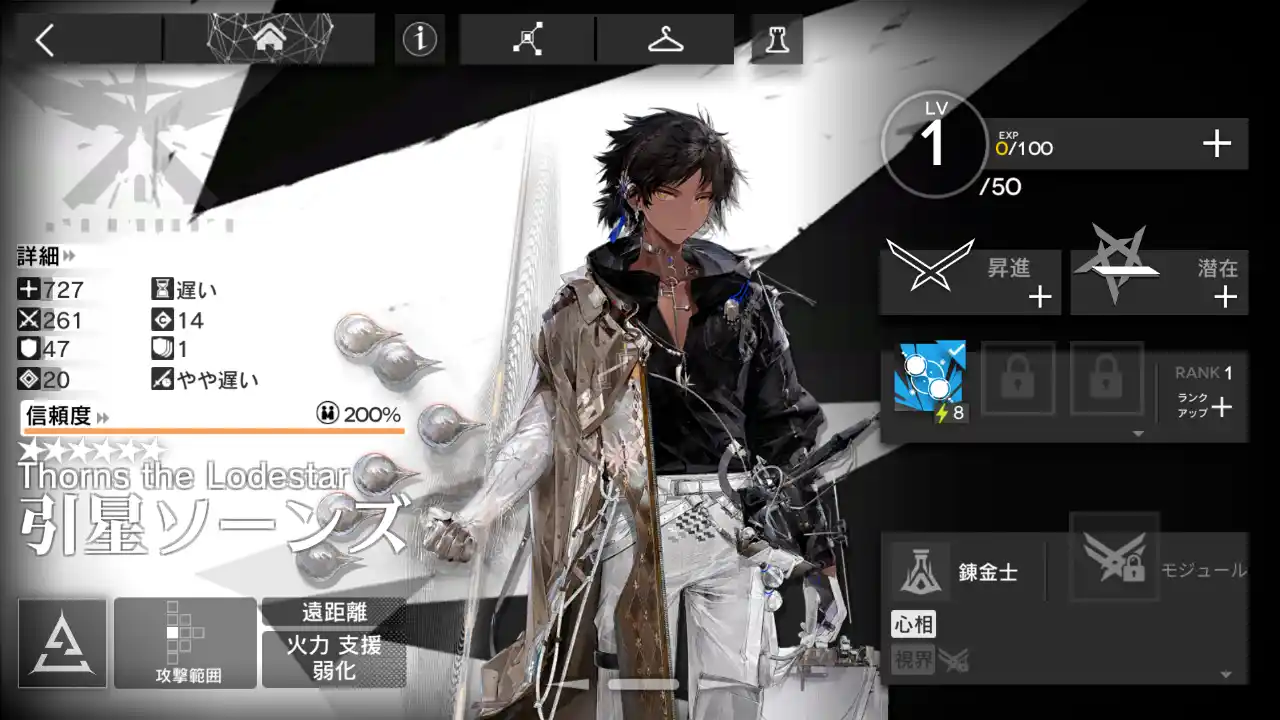Open the 潜在 potential panel

point(1159,282)
